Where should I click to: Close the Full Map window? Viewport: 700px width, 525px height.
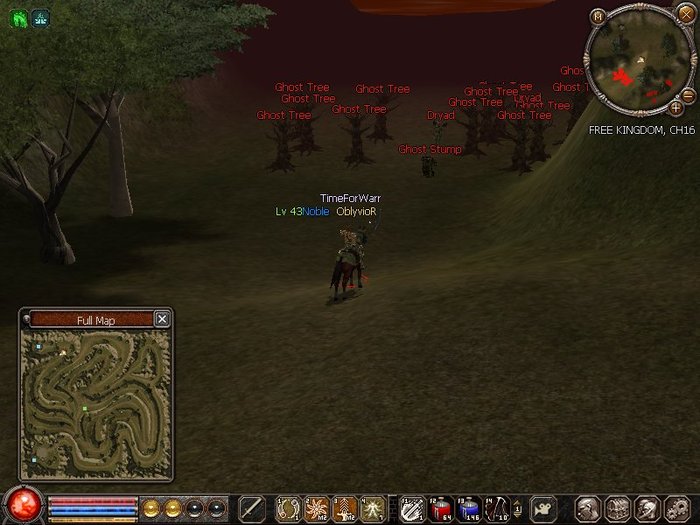pos(162,319)
